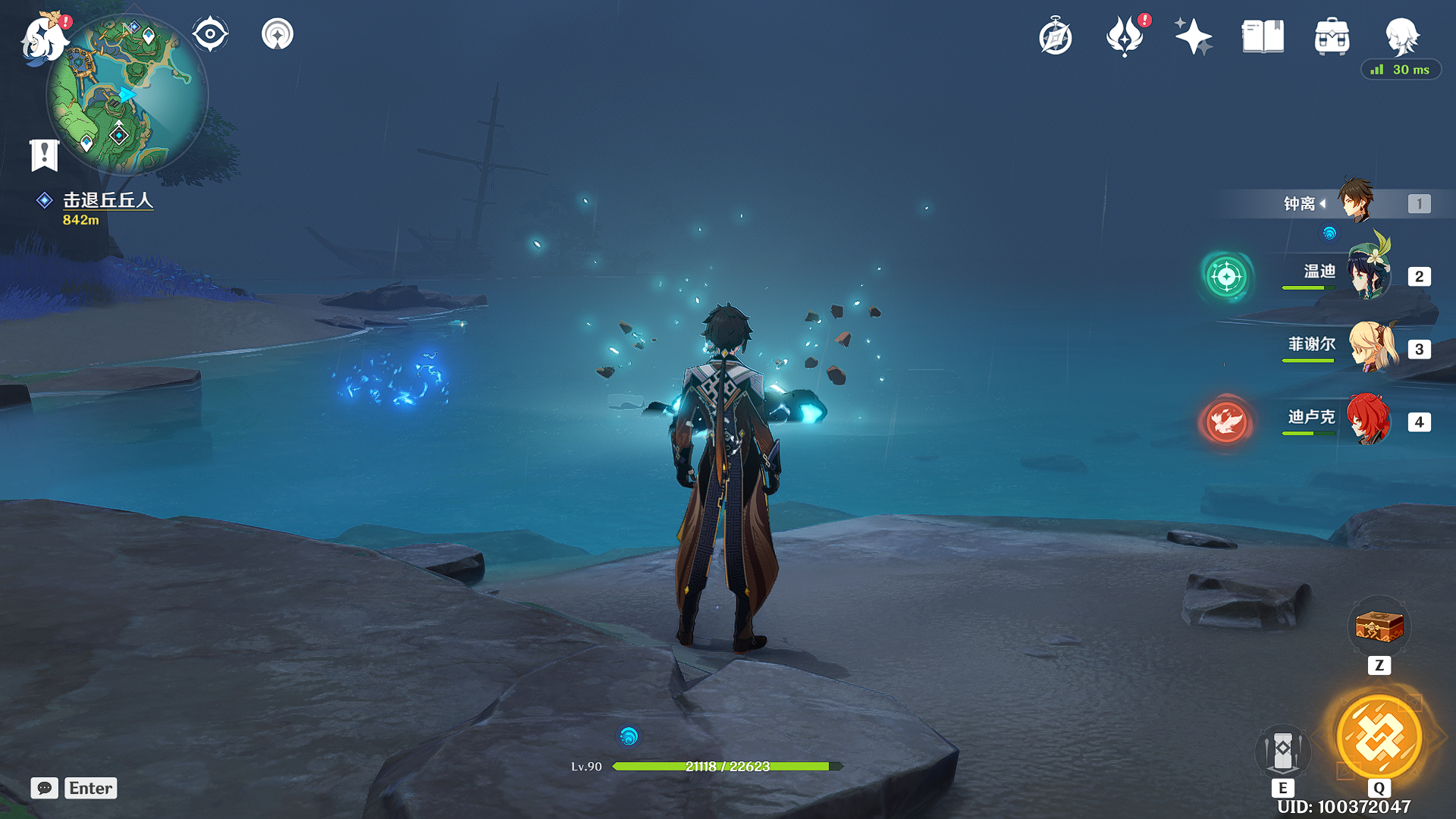Open the quest log bookmark icon
The image size is (1456, 819).
click(44, 155)
